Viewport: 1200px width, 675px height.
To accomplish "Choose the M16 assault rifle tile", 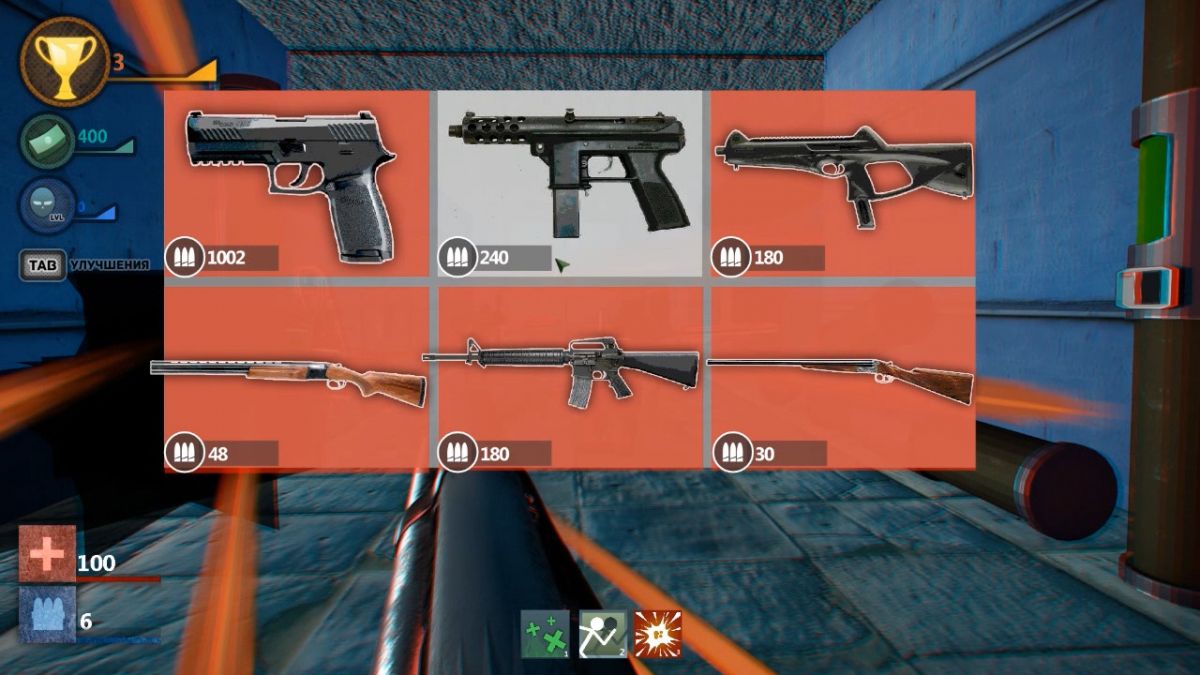I will point(570,378).
